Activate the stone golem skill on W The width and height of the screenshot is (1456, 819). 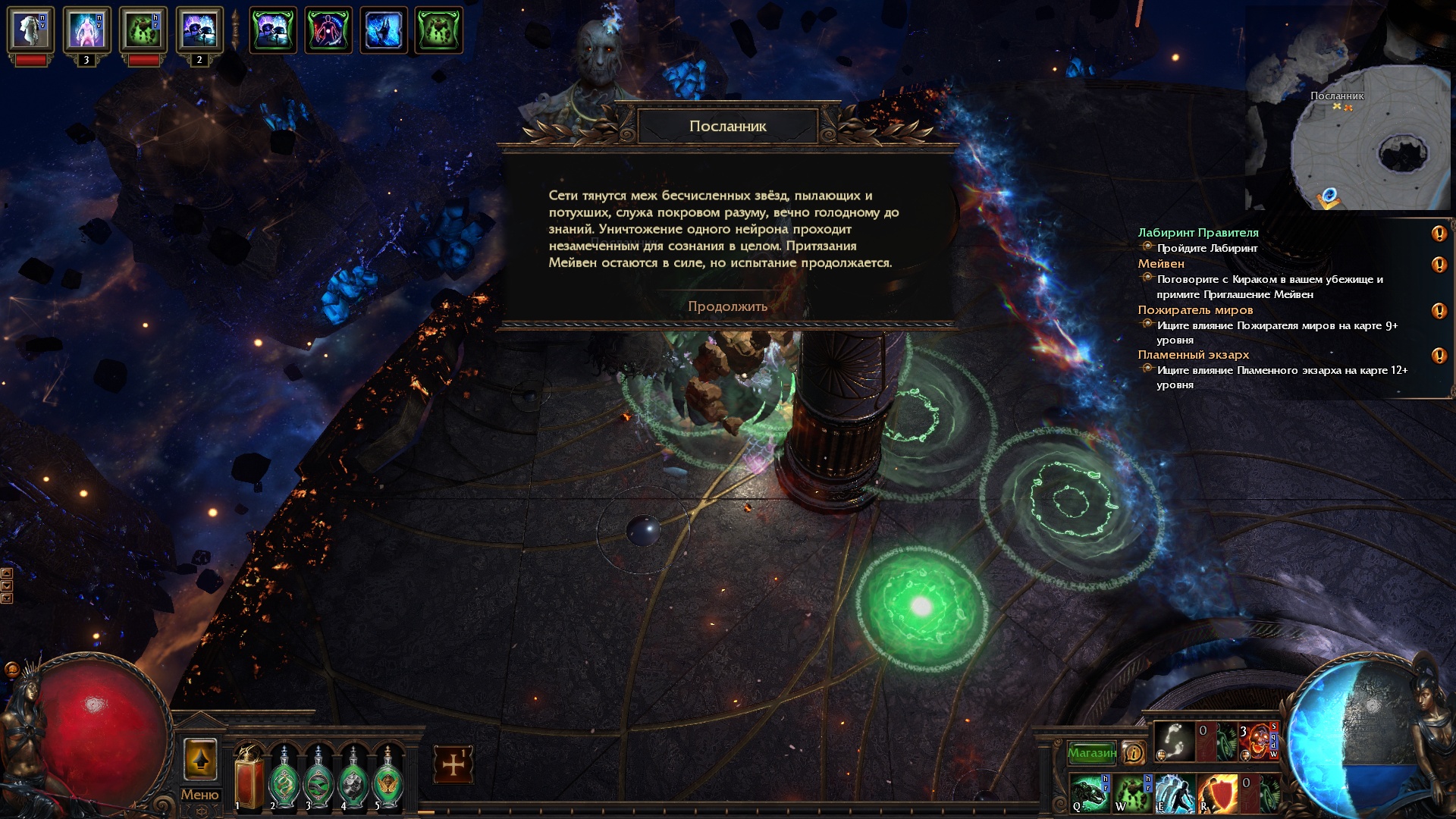click(1133, 793)
